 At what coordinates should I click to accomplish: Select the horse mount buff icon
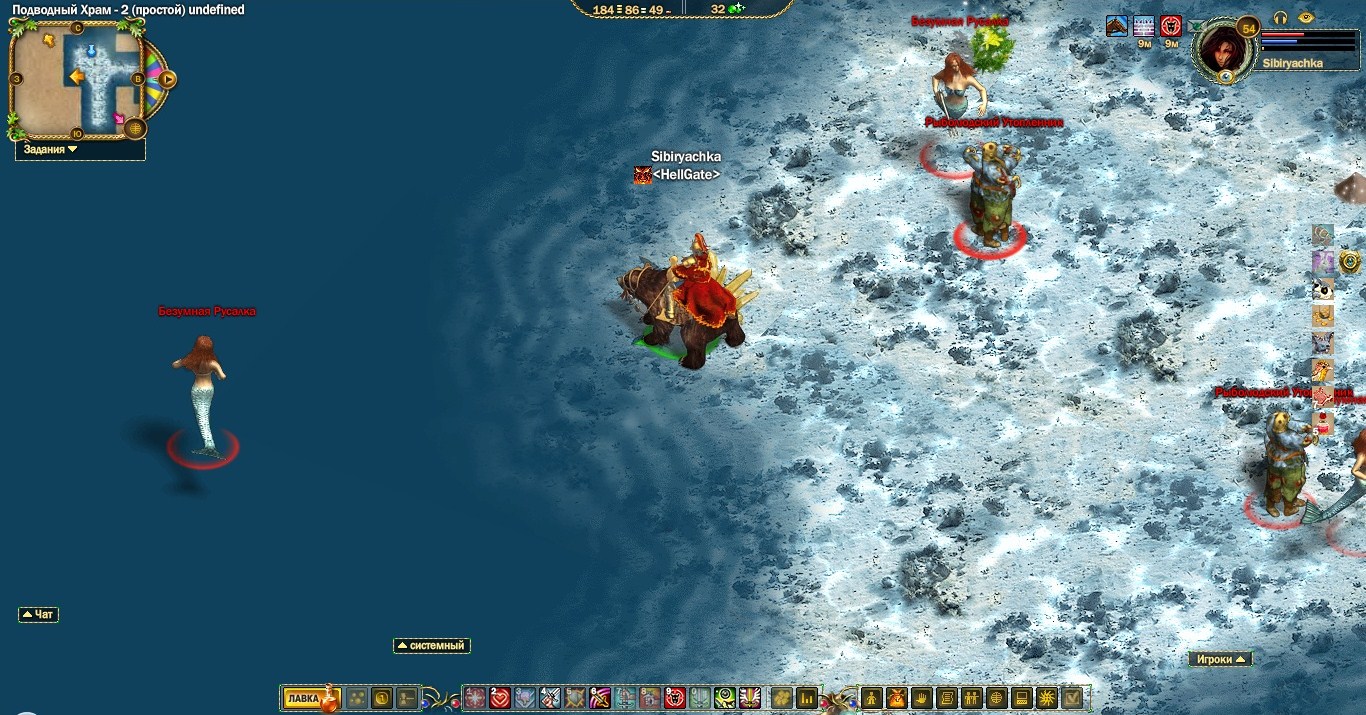pos(1117,26)
